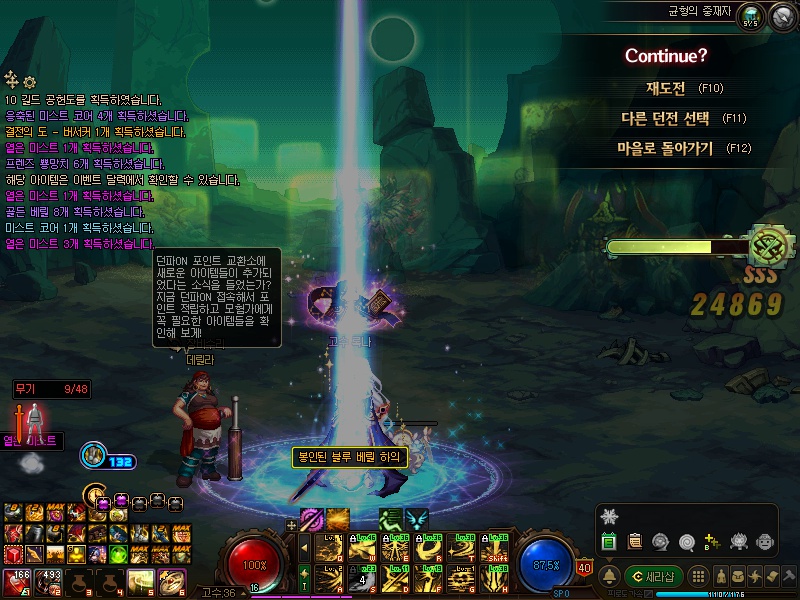
Task: Open the grid menu button
Action: pyautogui.click(x=700, y=577)
